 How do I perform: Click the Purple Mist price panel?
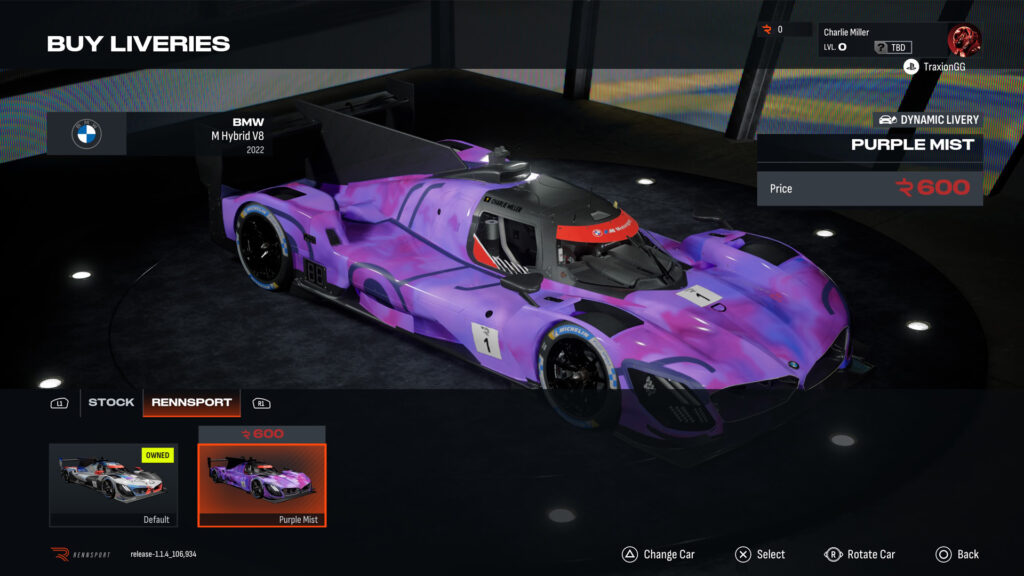pos(869,188)
